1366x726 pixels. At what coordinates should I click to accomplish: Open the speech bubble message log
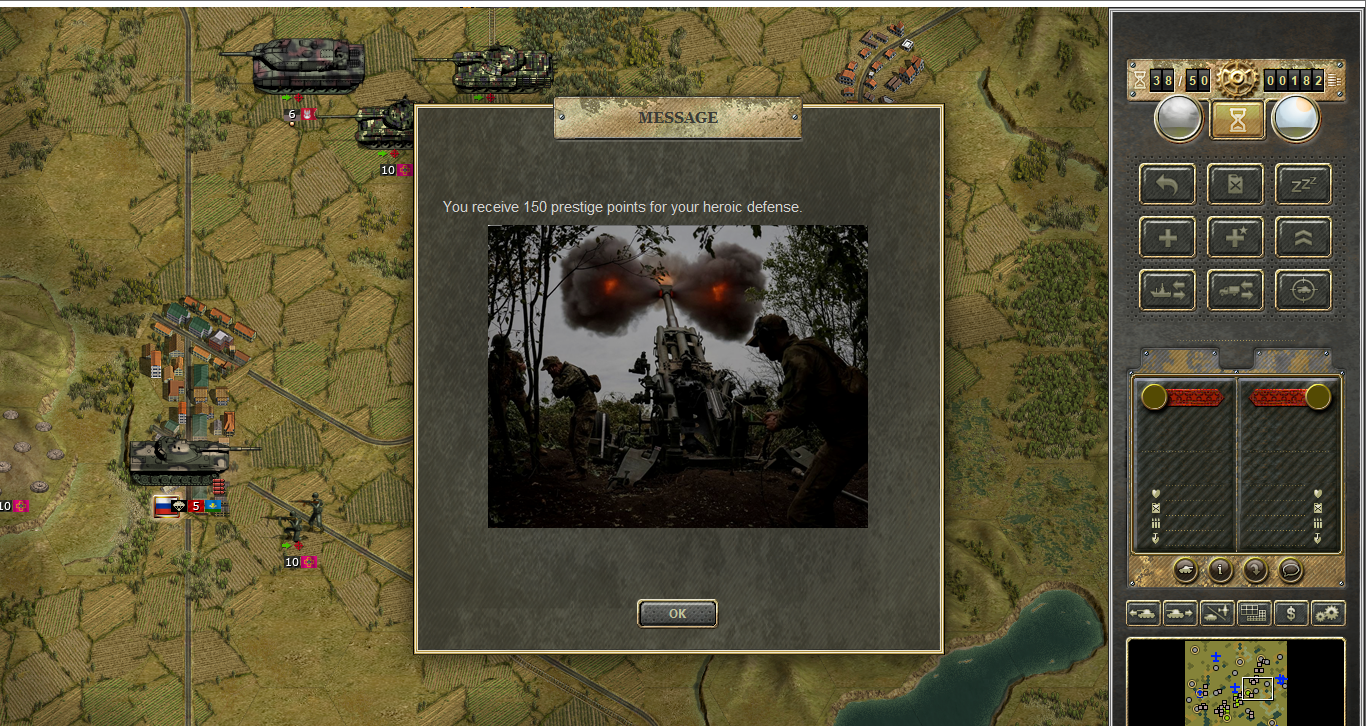[1290, 570]
